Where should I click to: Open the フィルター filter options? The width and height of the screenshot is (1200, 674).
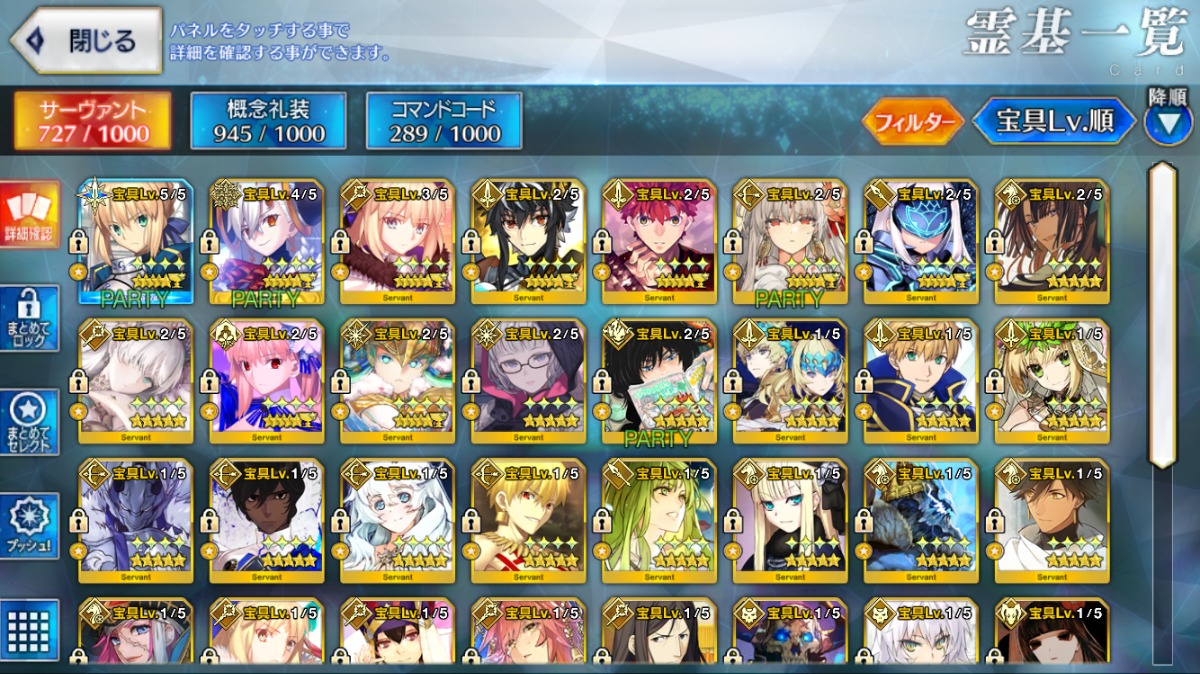913,122
